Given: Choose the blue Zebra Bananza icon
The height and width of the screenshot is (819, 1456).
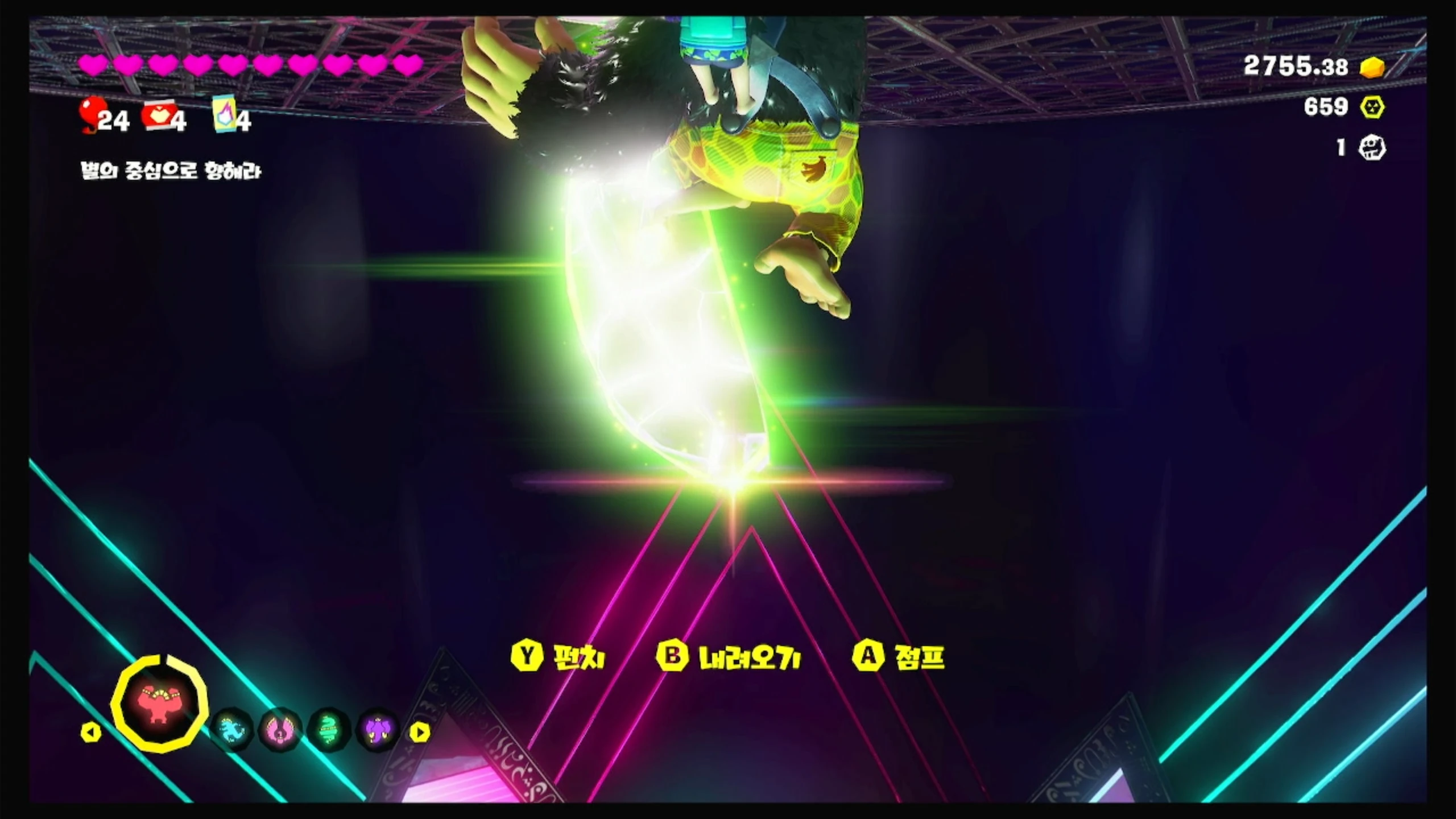Looking at the screenshot, I should [233, 730].
